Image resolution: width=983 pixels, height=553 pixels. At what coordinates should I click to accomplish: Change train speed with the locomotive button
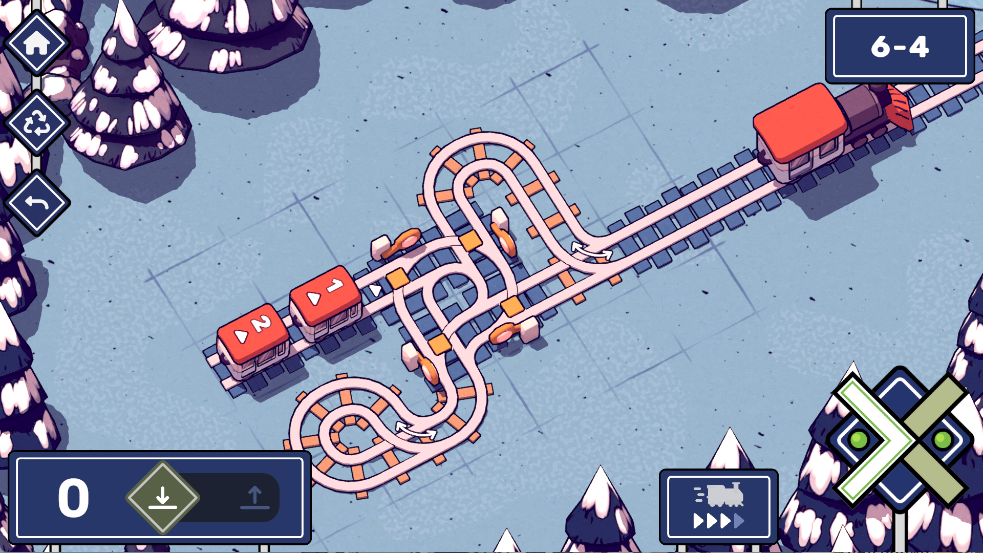pyautogui.click(x=718, y=507)
